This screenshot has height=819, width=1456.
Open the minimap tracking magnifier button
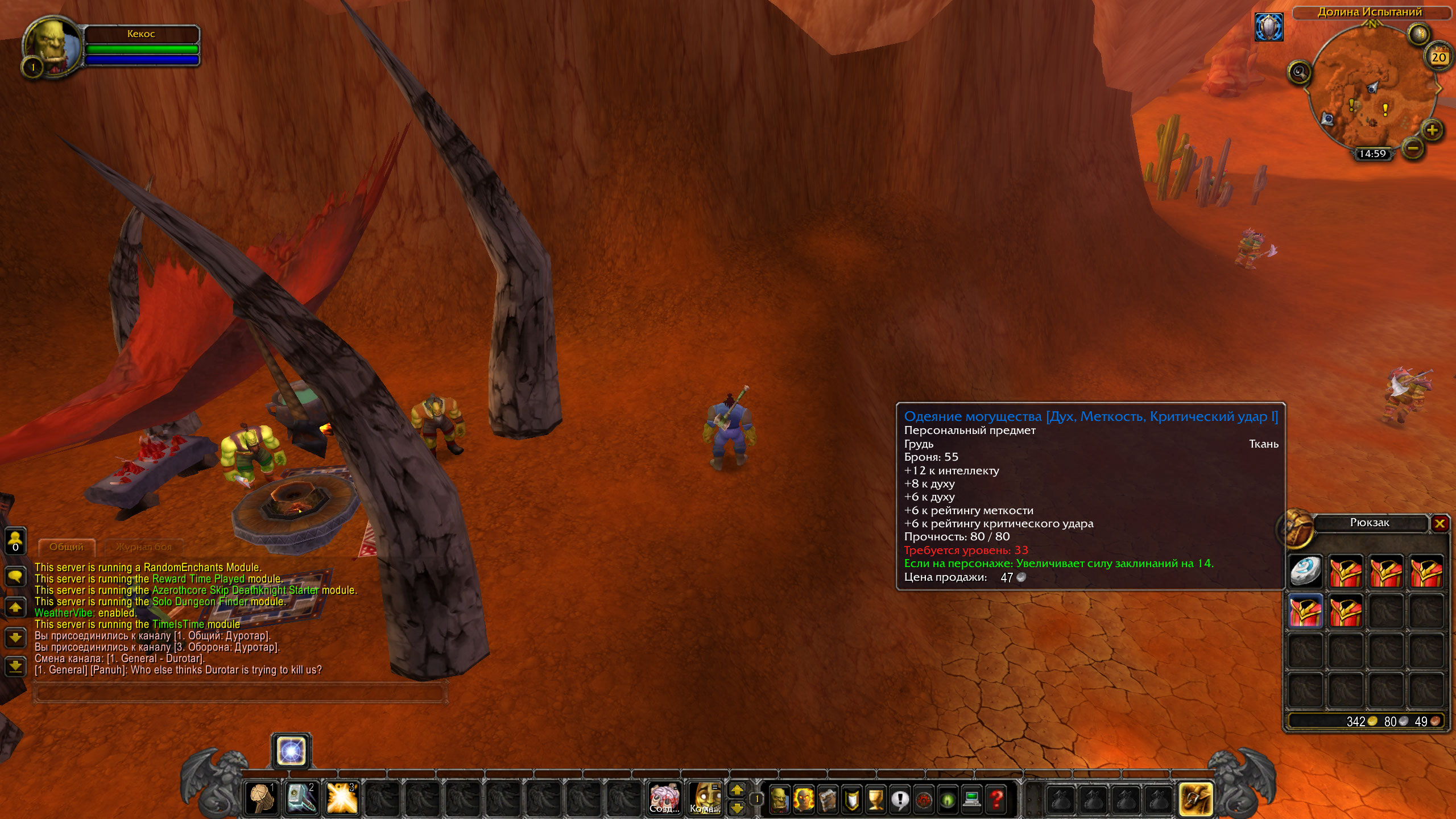(x=1299, y=72)
